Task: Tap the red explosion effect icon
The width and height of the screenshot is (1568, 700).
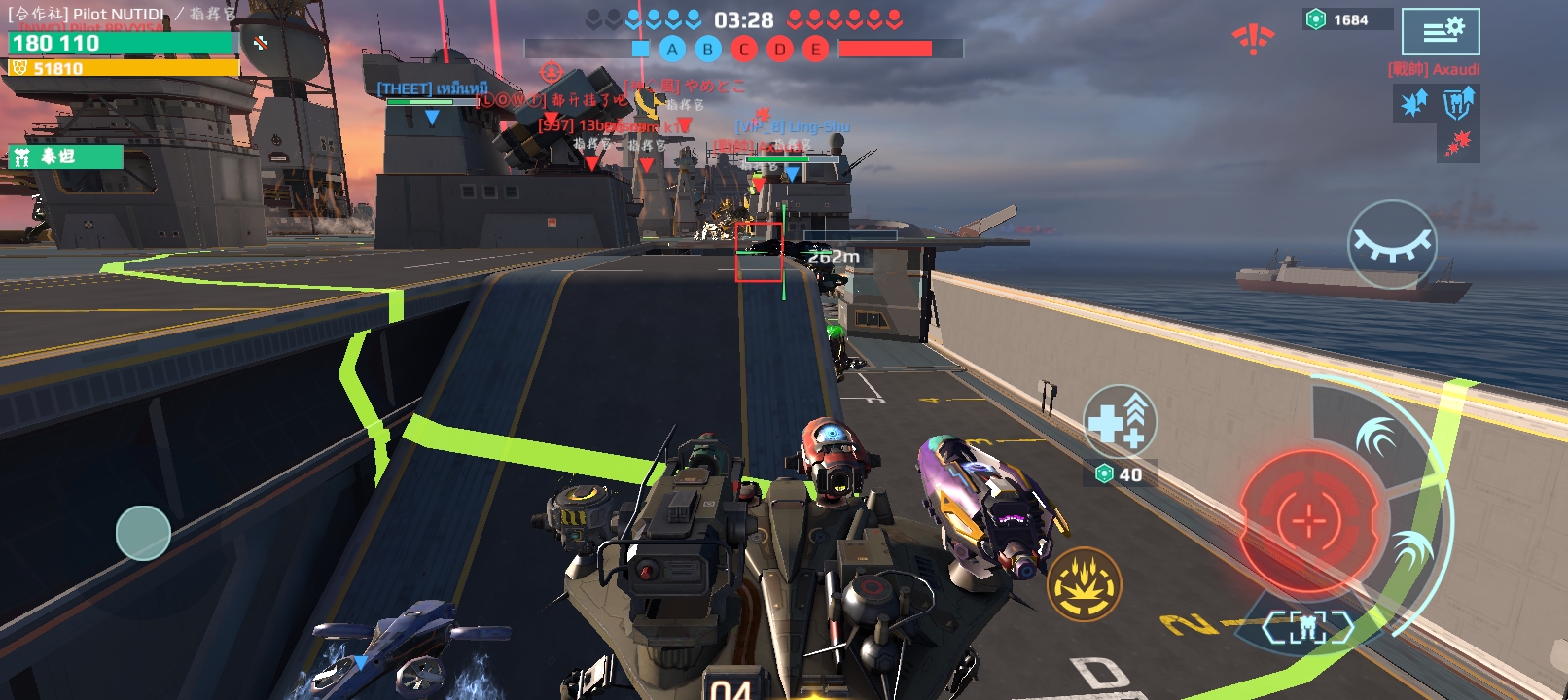Action: [x=1457, y=145]
